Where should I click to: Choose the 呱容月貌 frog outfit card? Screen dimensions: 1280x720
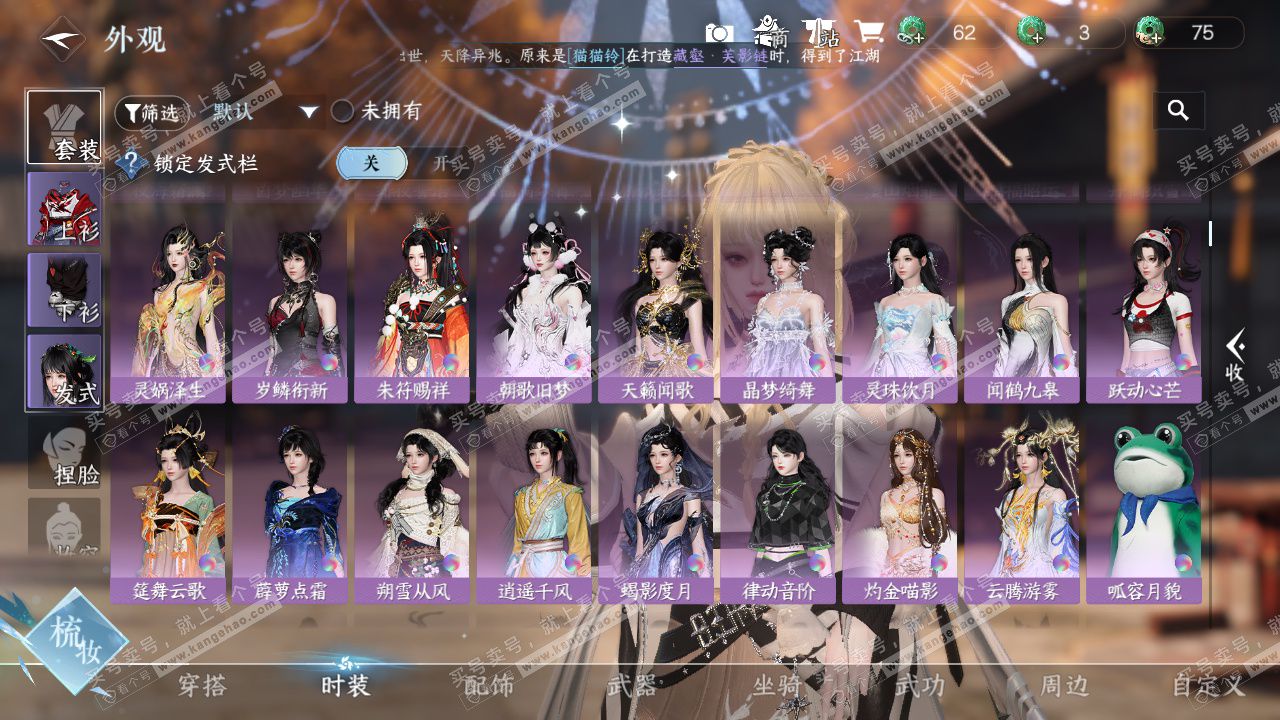[1144, 512]
